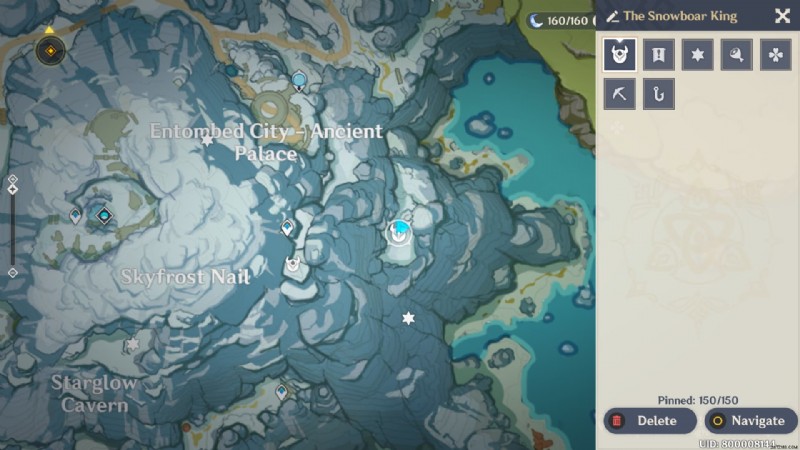Pick the pickaxe pin icon
This screenshot has height=450, width=800.
pyautogui.click(x=620, y=94)
